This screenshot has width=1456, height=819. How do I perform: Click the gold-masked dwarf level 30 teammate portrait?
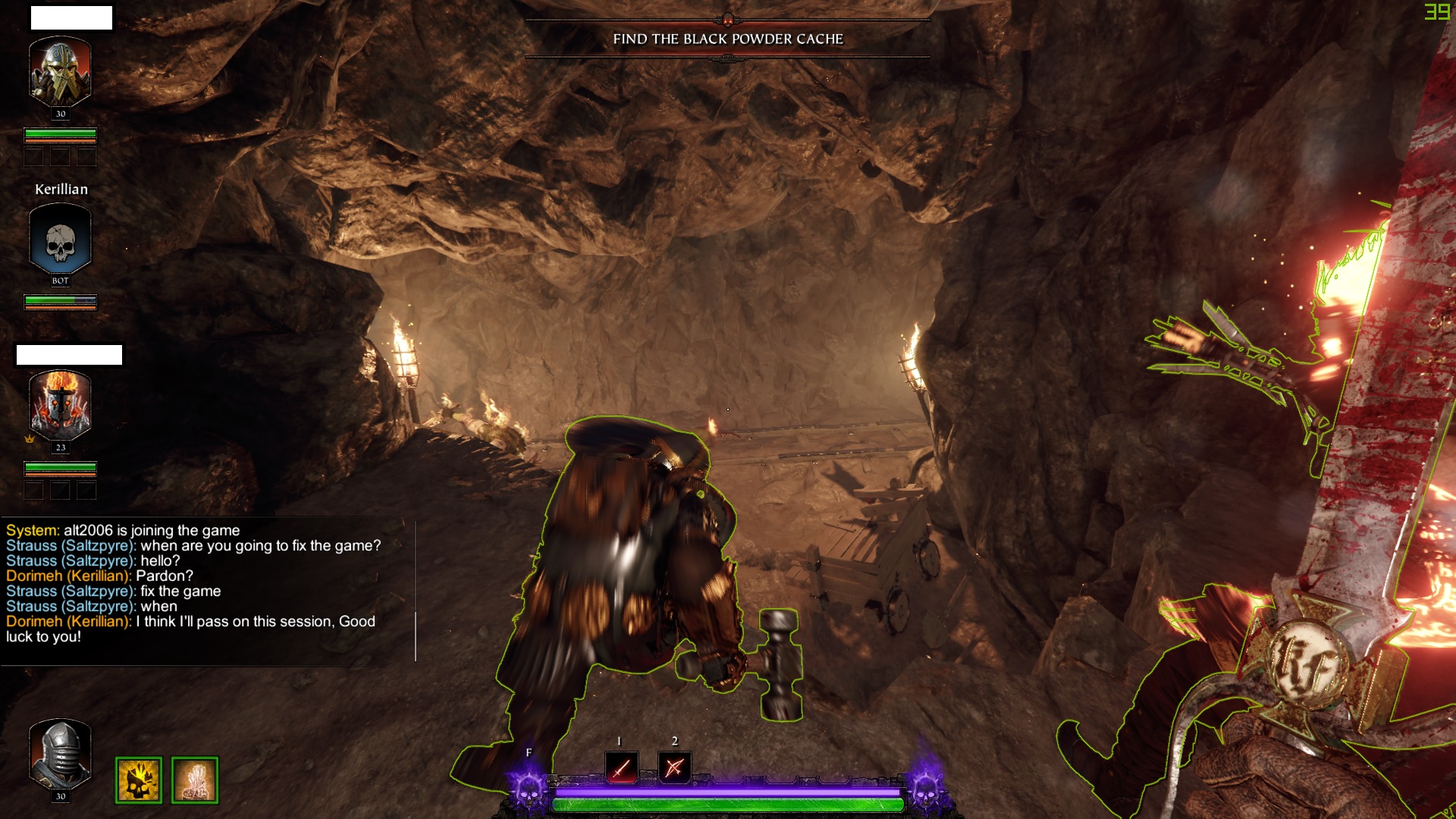(x=60, y=73)
